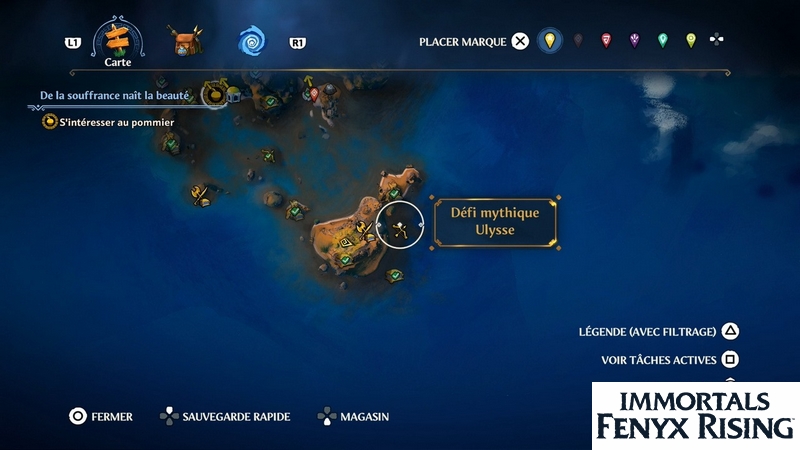Viewport: 800px width, 450px height.
Task: Open the Magasin store
Action: [x=352, y=416]
